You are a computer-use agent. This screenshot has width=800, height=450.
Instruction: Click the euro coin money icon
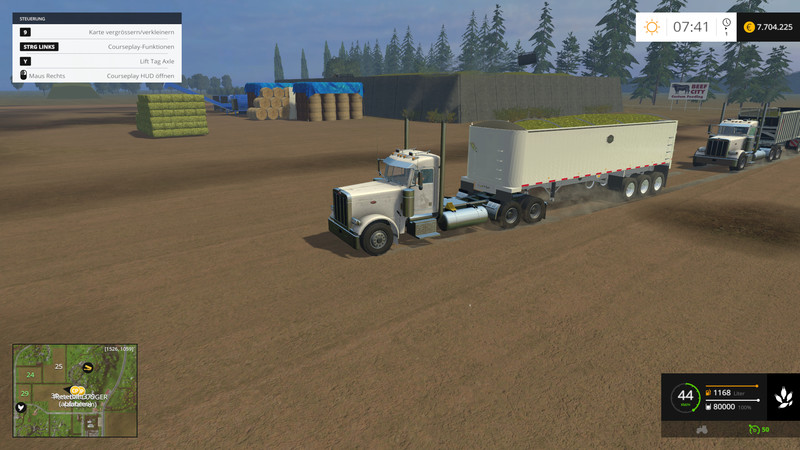click(747, 28)
